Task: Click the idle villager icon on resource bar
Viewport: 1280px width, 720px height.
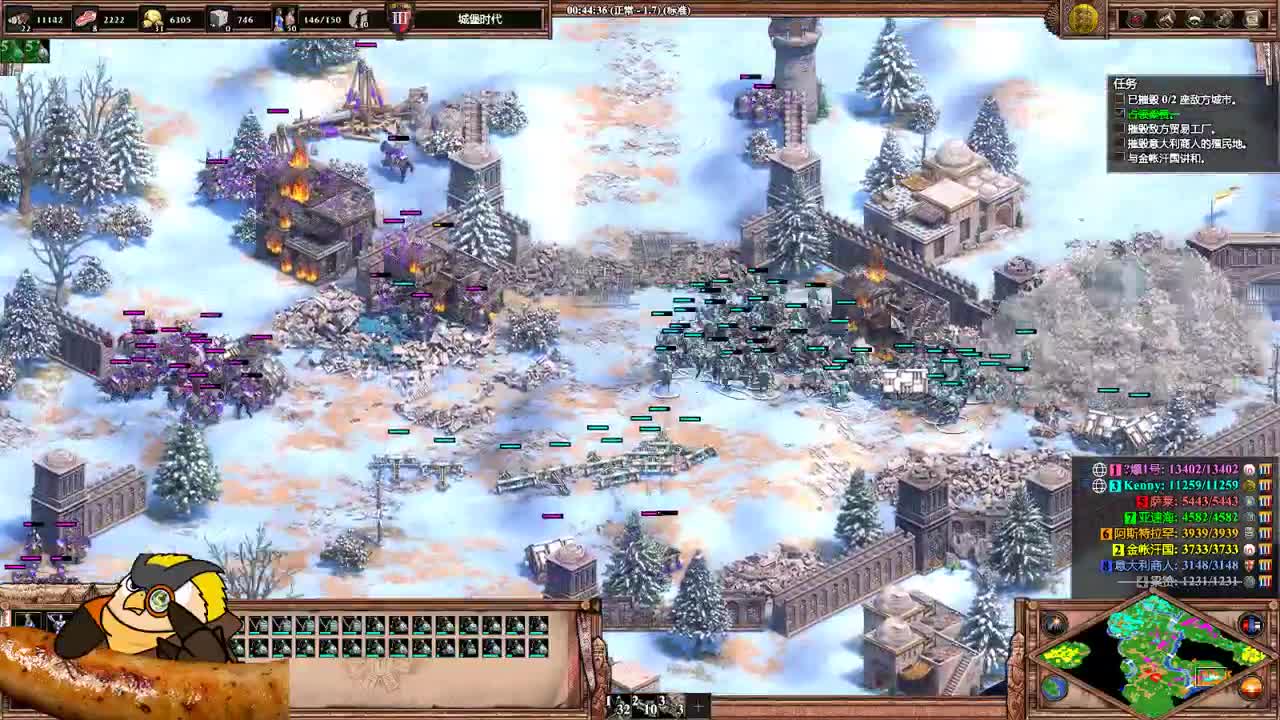Action: 357,18
